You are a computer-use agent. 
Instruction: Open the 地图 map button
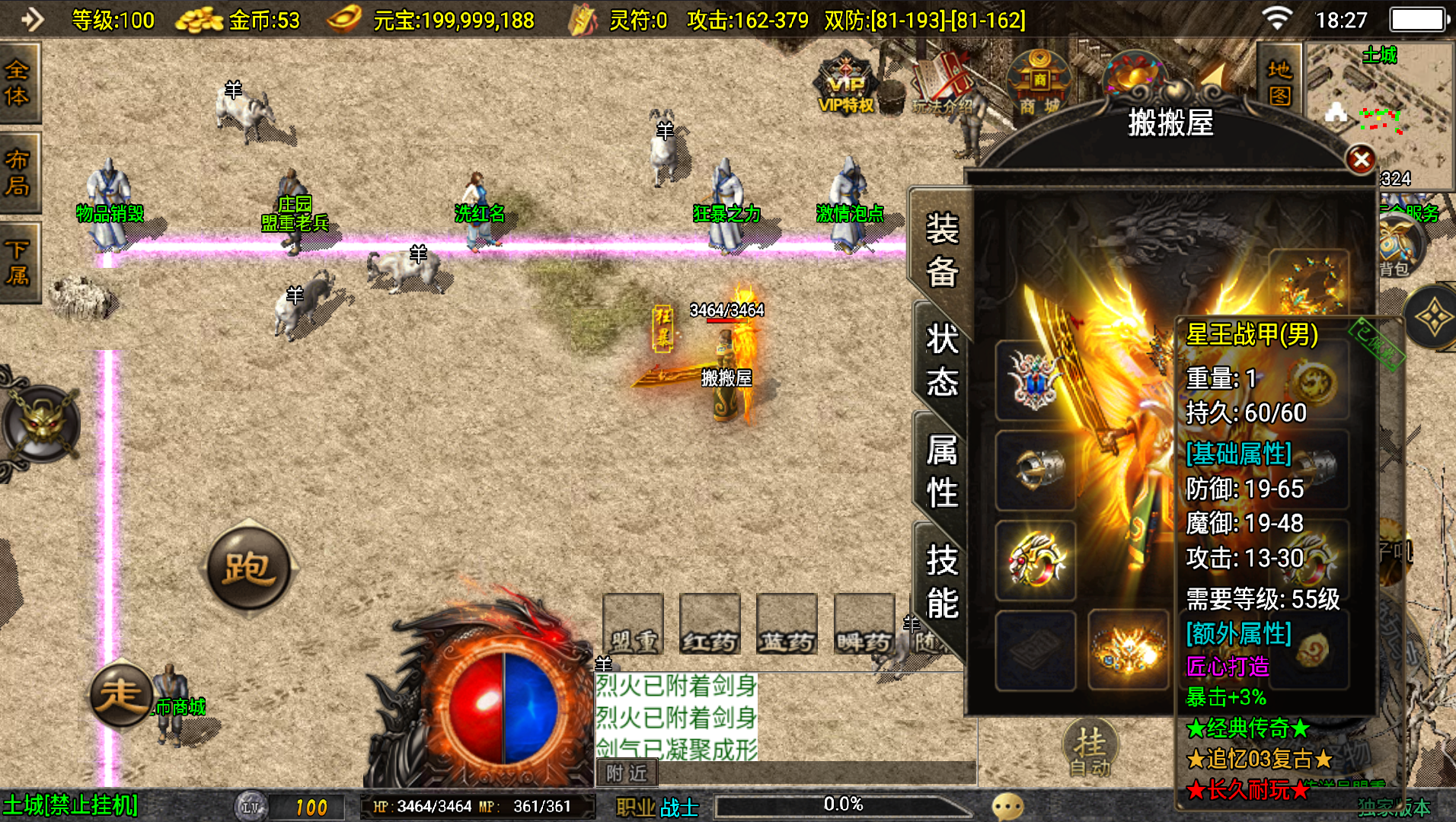(x=1279, y=82)
